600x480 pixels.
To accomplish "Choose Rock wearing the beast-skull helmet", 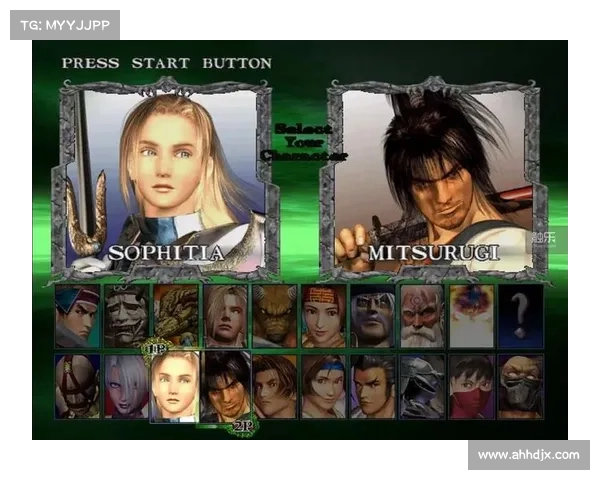I will [274, 316].
